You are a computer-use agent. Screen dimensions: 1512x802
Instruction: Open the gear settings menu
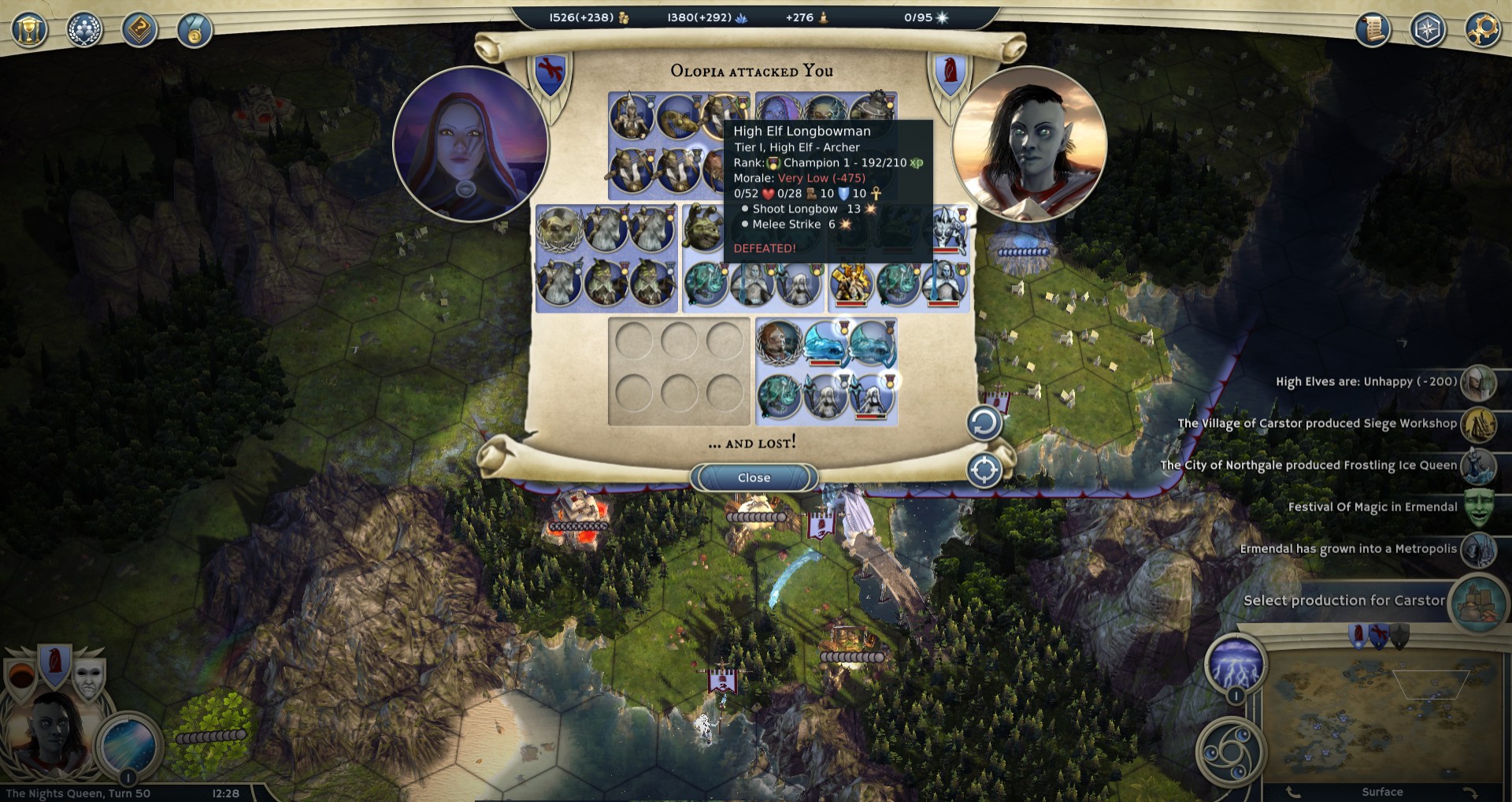coord(1483,30)
